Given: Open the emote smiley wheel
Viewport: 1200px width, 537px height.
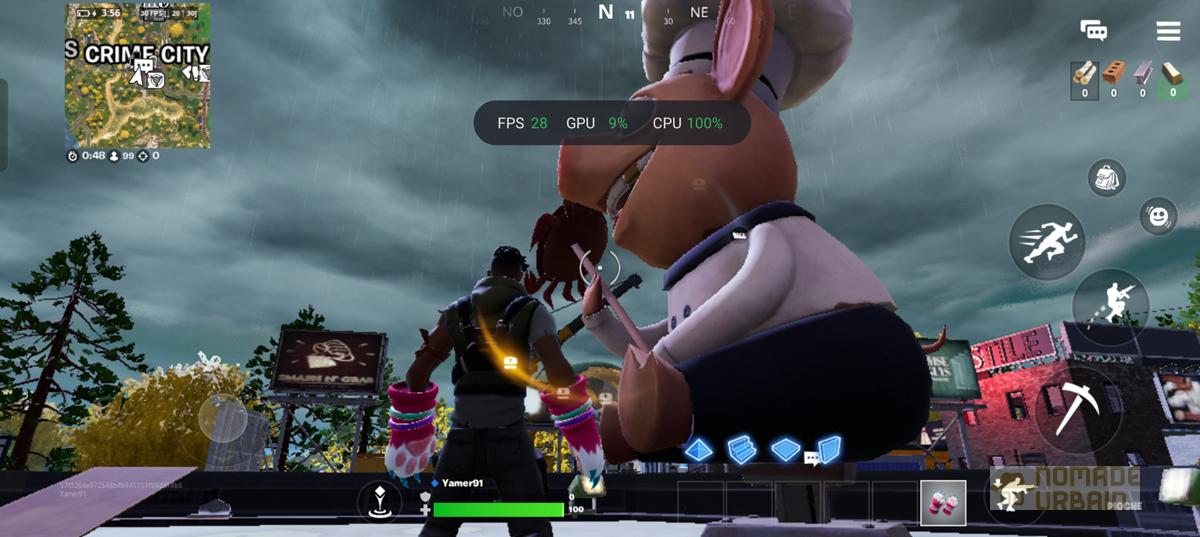Looking at the screenshot, I should pos(1158,216).
